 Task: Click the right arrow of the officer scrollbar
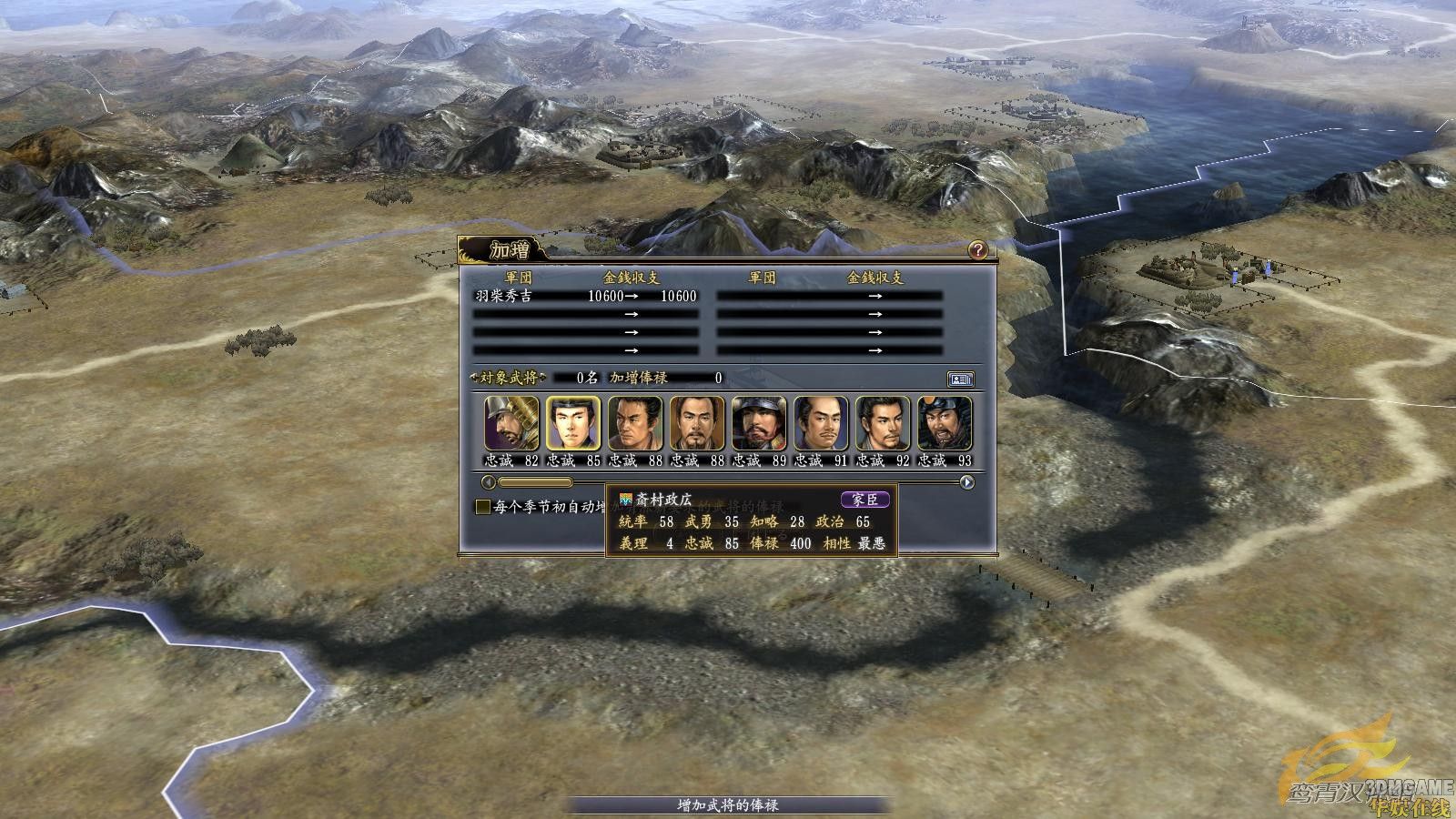pyautogui.click(x=967, y=482)
